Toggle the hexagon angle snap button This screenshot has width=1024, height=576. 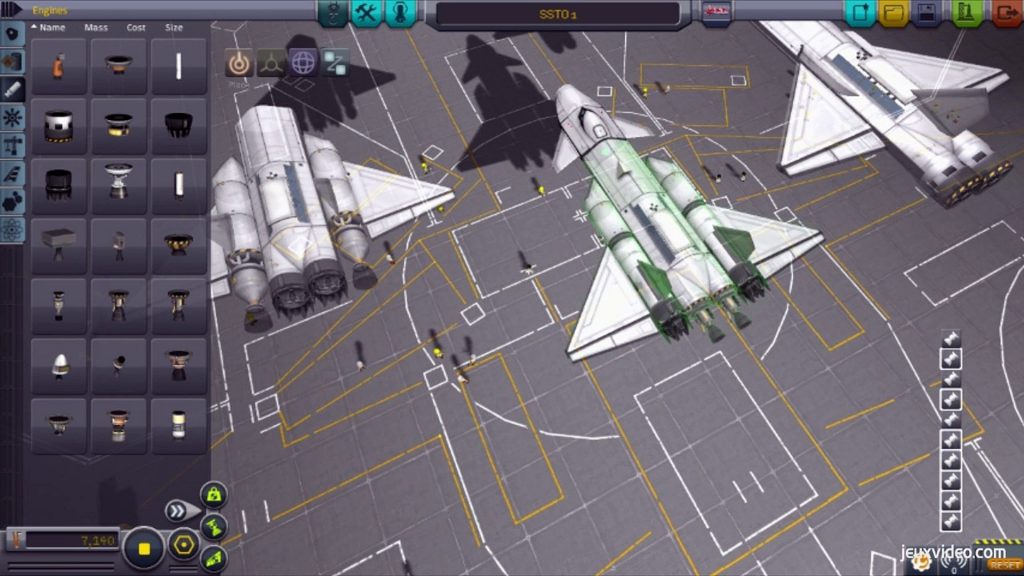(x=183, y=546)
